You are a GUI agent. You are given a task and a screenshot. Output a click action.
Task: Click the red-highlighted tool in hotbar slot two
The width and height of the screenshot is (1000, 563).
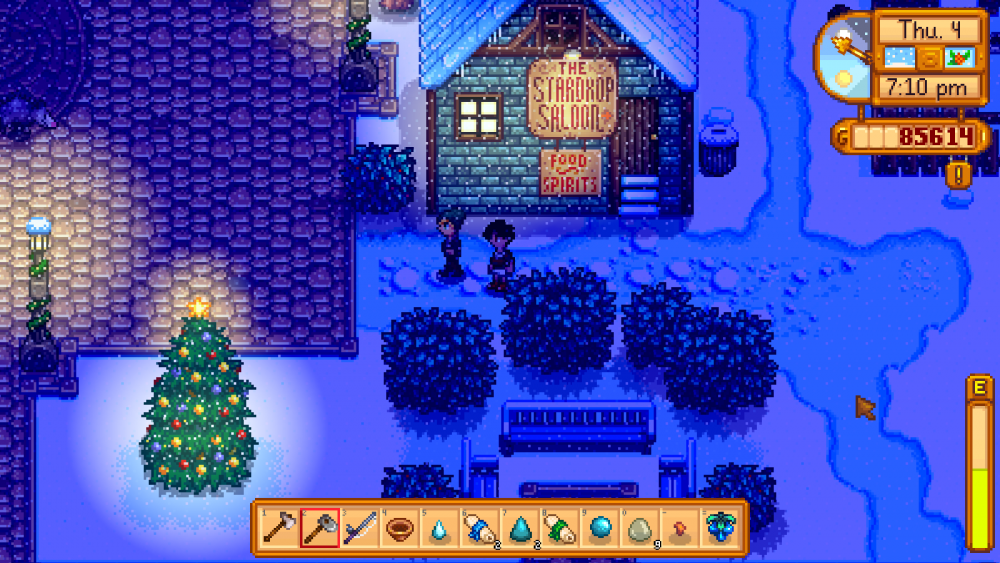click(319, 526)
